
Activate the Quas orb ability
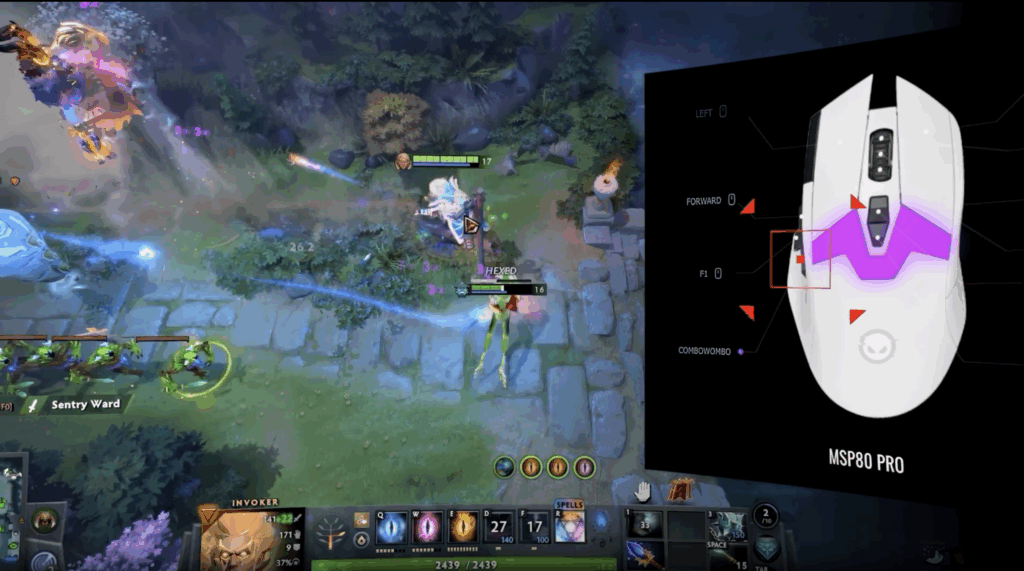393,525
